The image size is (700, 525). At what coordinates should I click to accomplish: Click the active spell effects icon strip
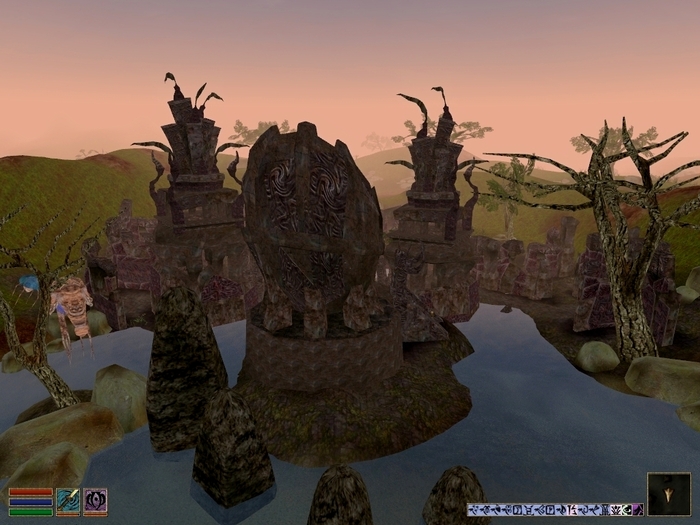coord(554,509)
